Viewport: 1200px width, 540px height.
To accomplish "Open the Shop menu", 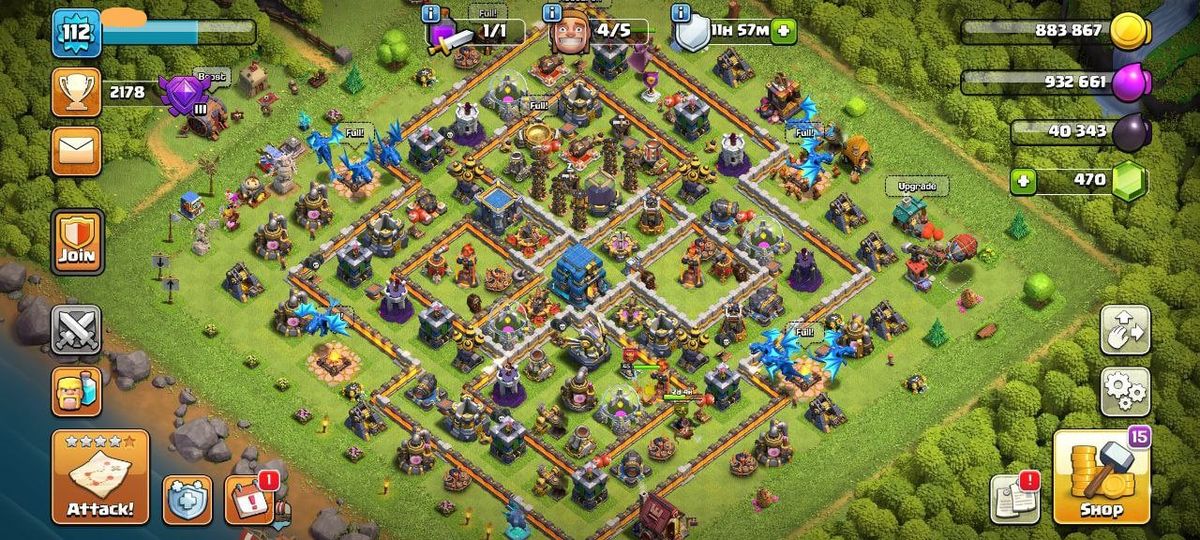I will coord(1099,477).
